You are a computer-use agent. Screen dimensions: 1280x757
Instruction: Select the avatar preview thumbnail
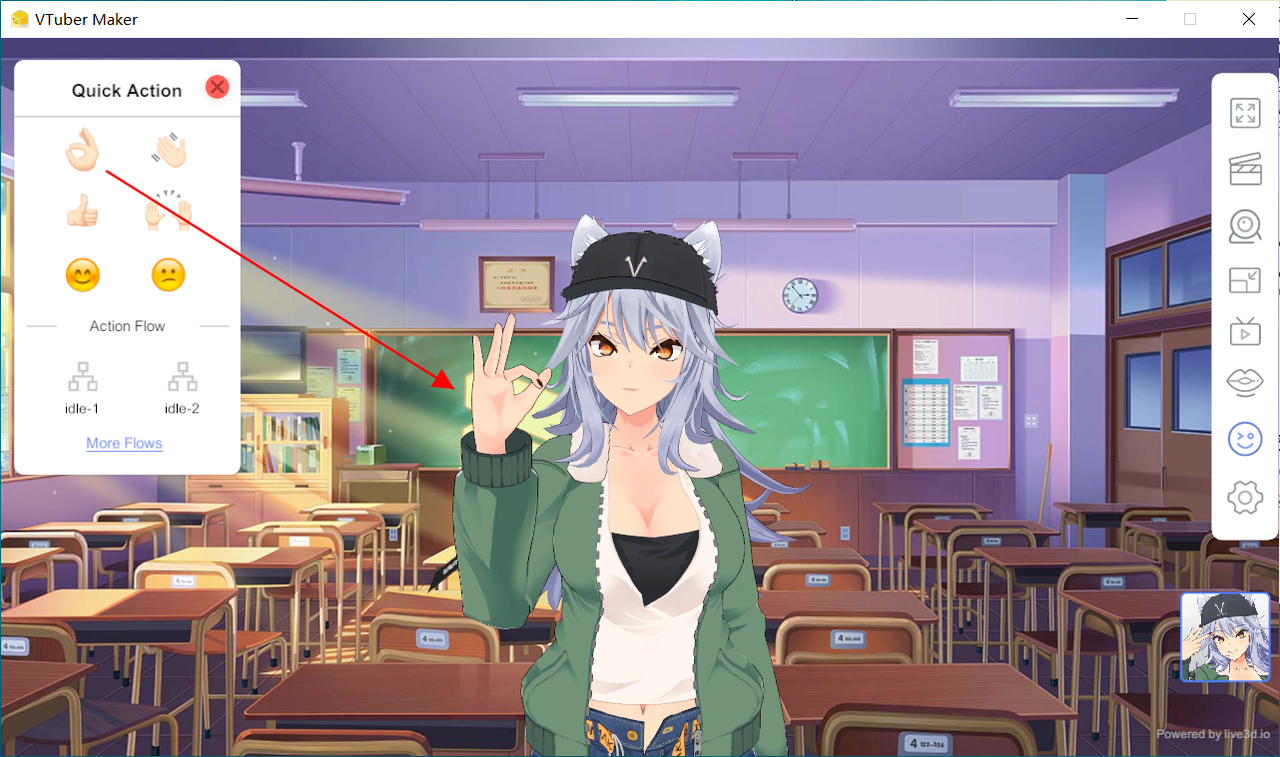point(1225,637)
